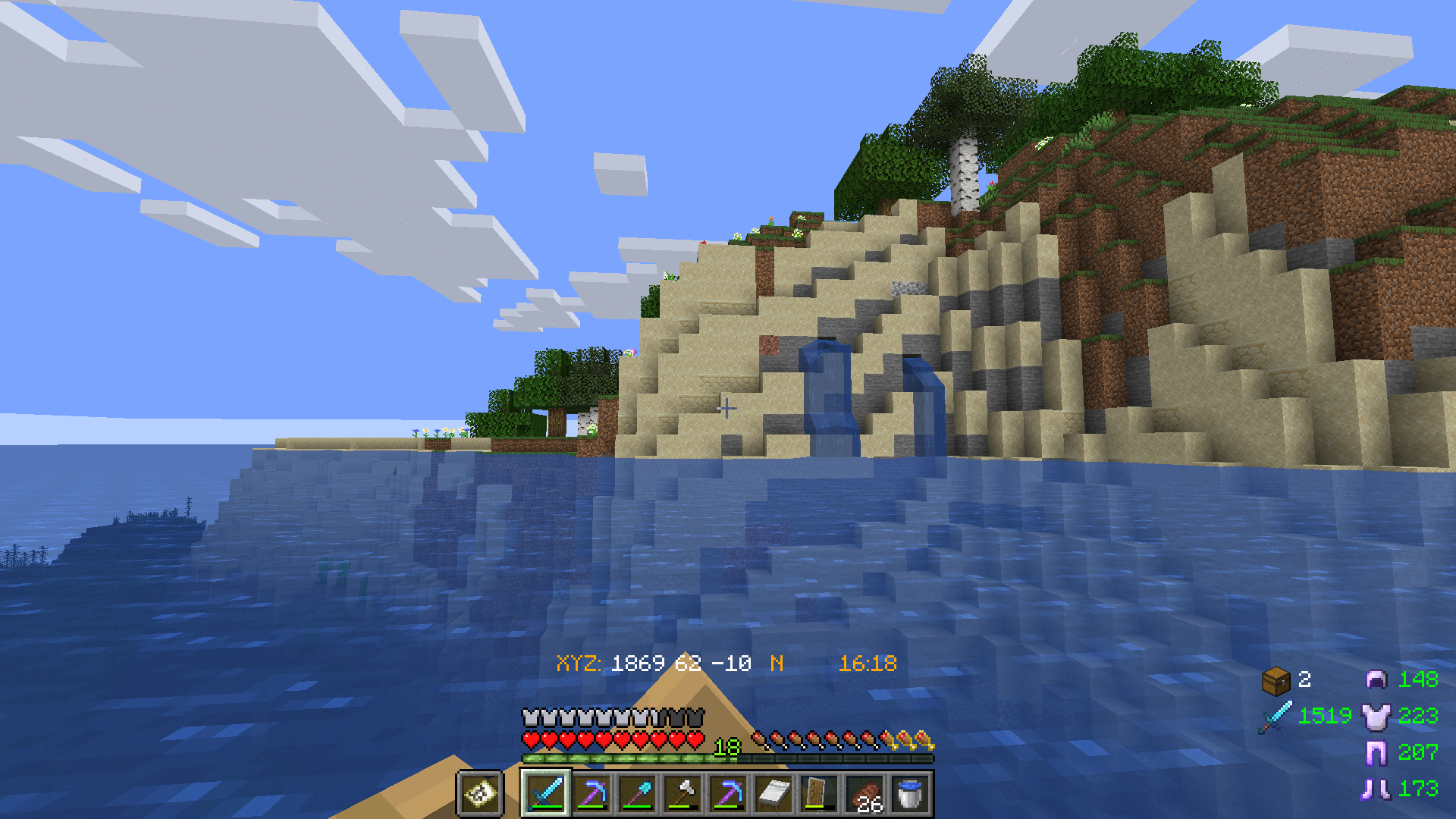Pick the water bucket hotbar slot

(910, 793)
